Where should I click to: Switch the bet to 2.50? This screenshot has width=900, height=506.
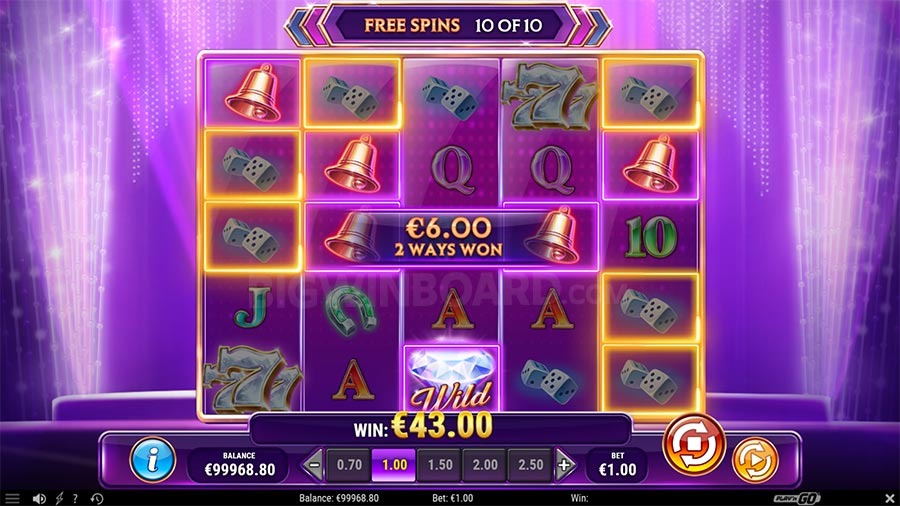(x=529, y=465)
